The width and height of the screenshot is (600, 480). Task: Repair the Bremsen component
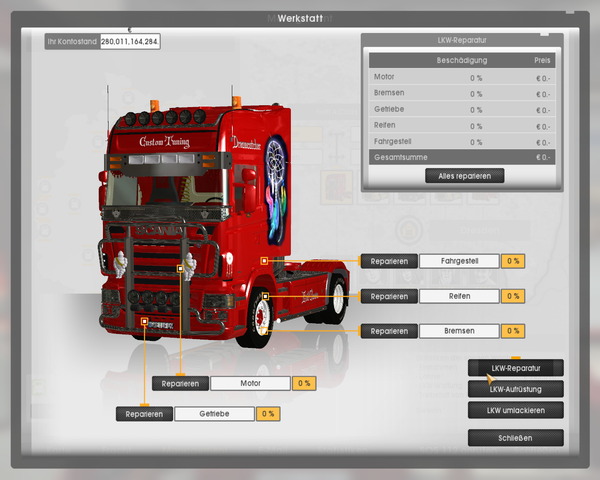388,331
